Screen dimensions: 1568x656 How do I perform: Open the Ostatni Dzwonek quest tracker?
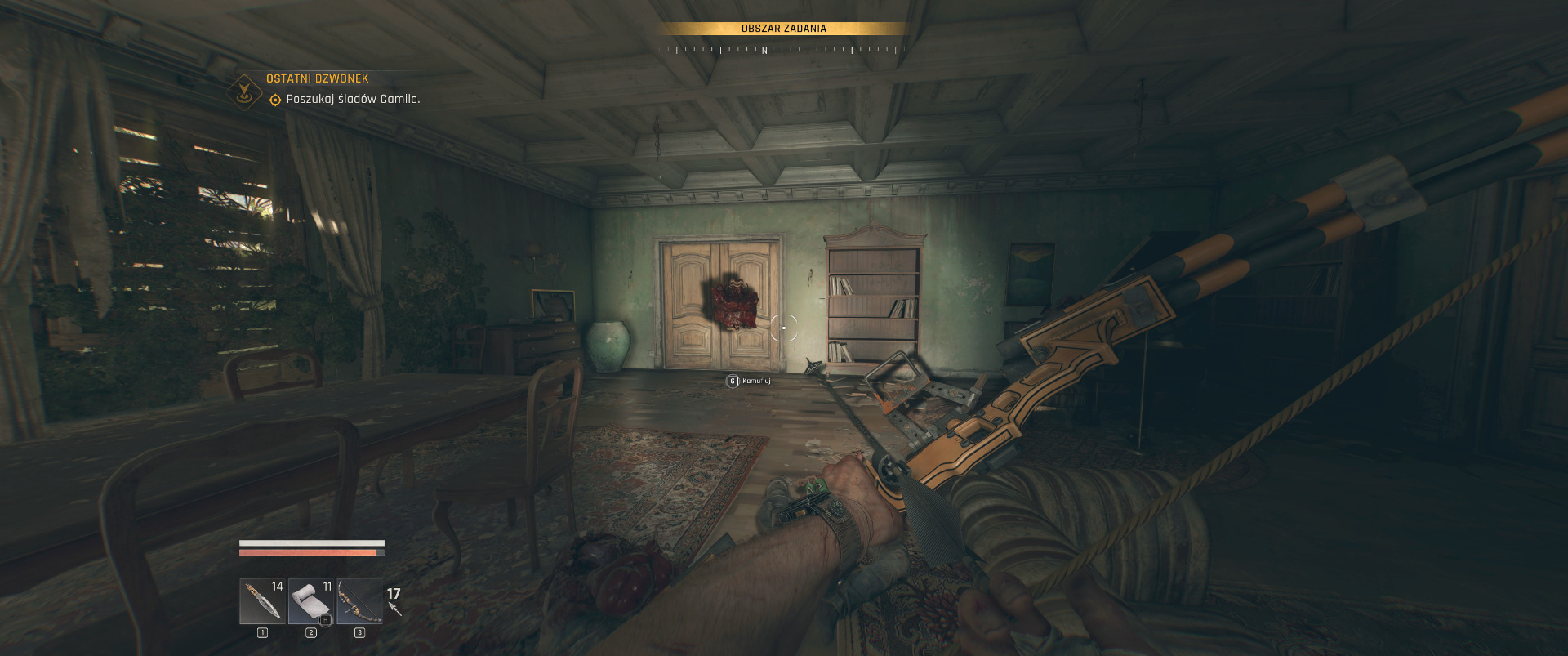pyautogui.click(x=317, y=78)
